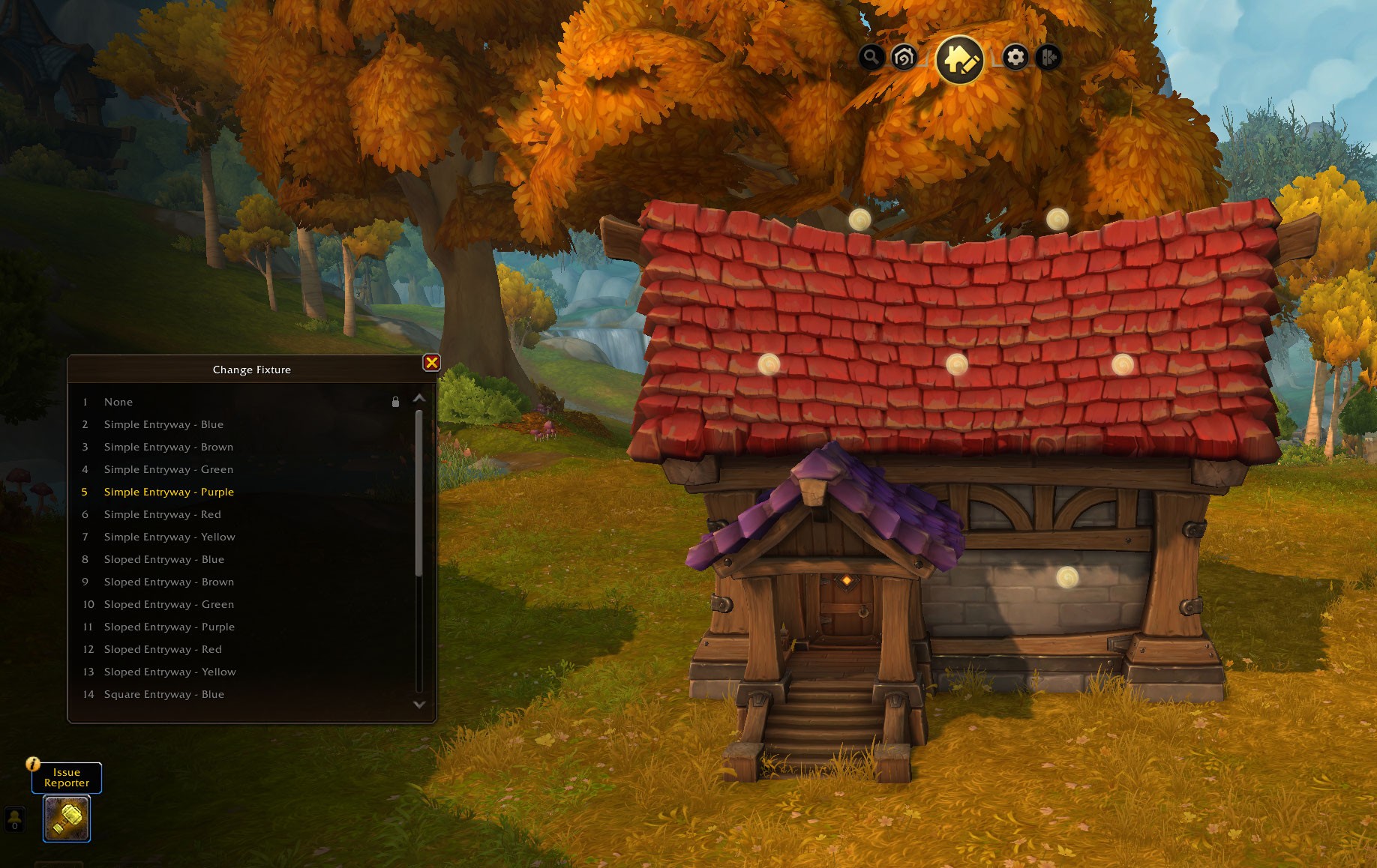Click the fixture list scroll-down arrow
1377x868 pixels.
419,705
